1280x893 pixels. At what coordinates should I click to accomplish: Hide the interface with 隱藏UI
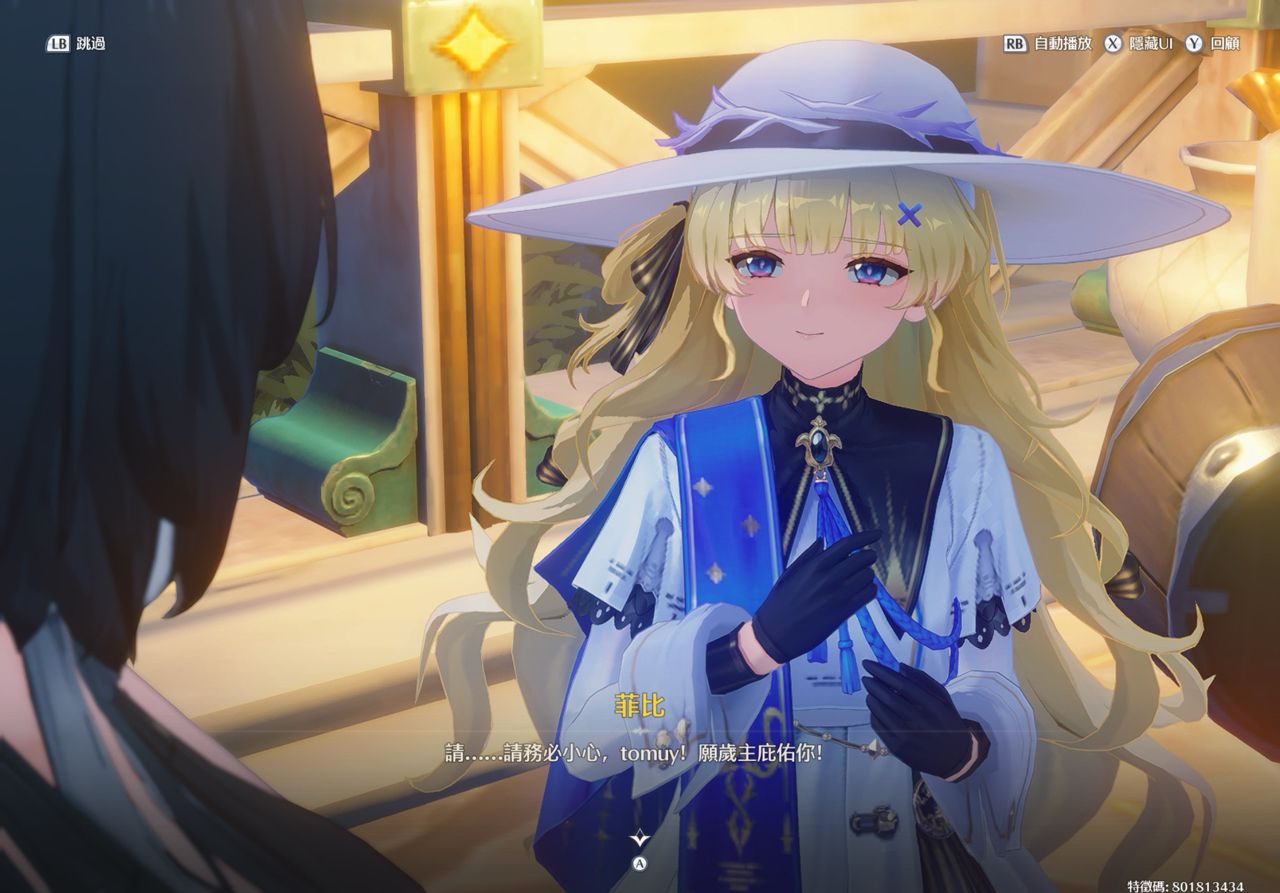pyautogui.click(x=1138, y=44)
